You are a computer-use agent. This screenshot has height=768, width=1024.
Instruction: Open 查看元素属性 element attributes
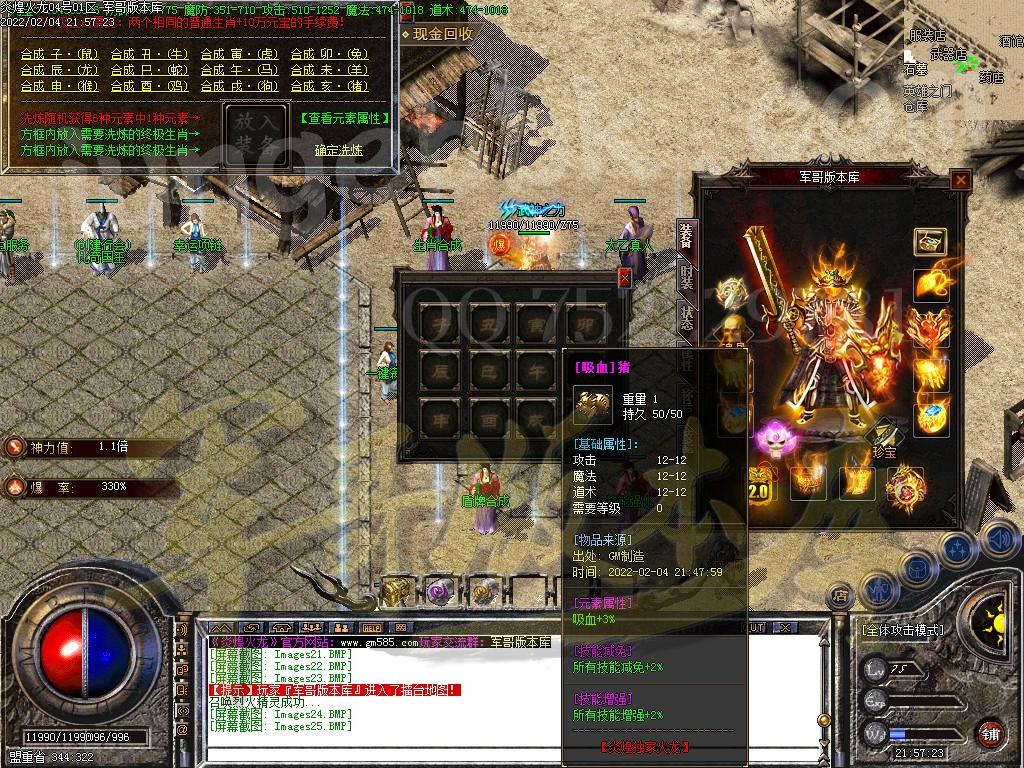344,118
